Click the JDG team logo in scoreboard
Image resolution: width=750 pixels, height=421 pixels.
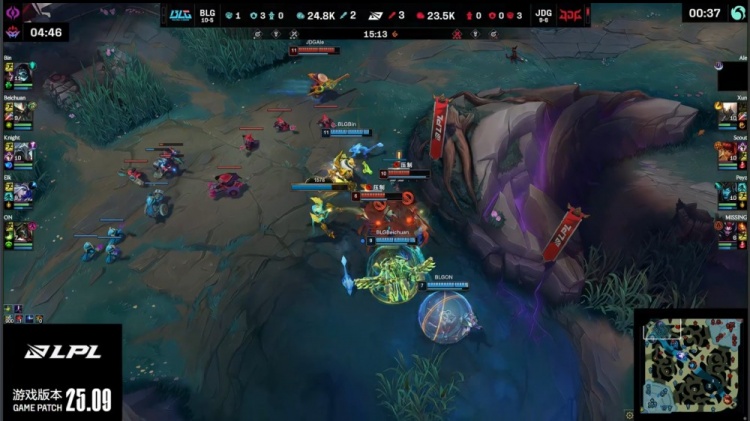(571, 14)
